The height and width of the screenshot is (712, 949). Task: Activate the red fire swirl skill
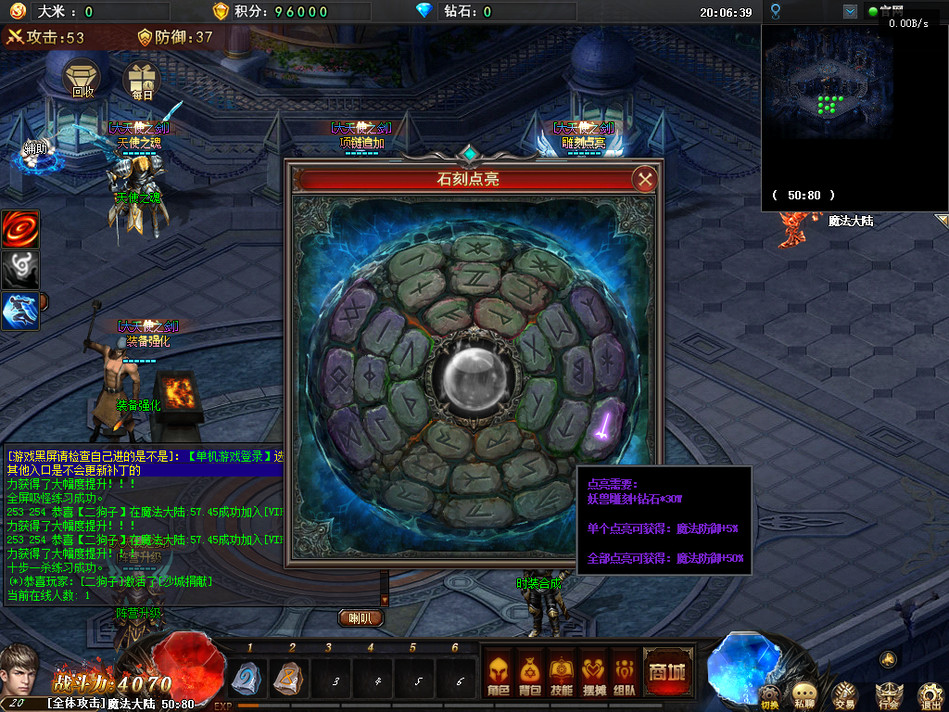pyautogui.click(x=20, y=230)
